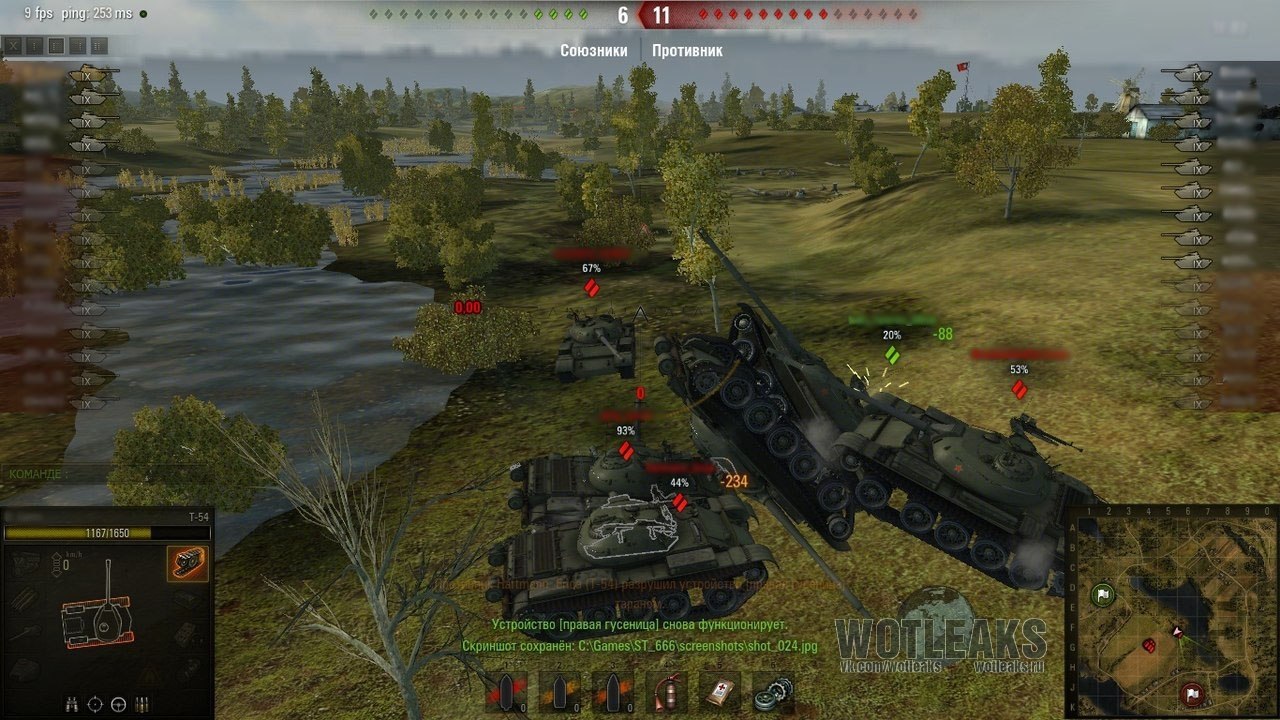1280x720 pixels.
Task: Select the fire extinguisher consumable
Action: coord(665,691)
